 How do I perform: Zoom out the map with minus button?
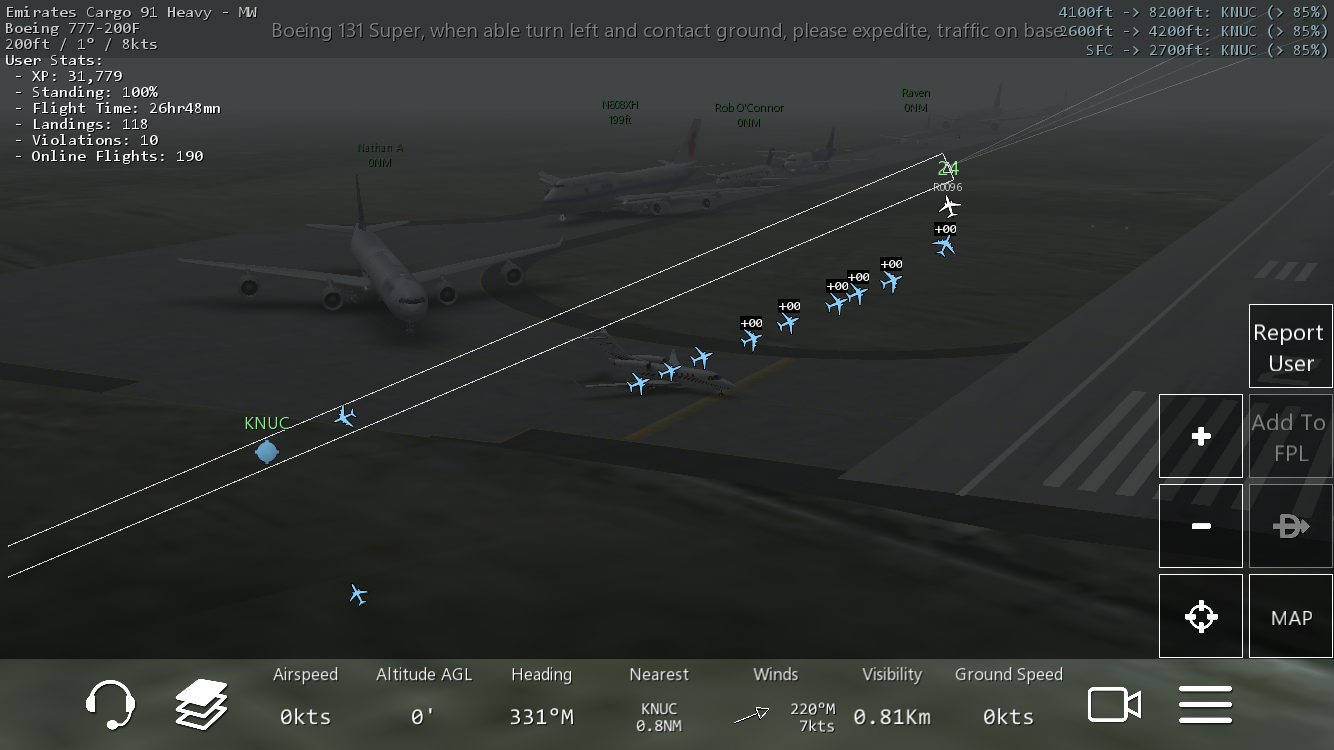click(1201, 526)
